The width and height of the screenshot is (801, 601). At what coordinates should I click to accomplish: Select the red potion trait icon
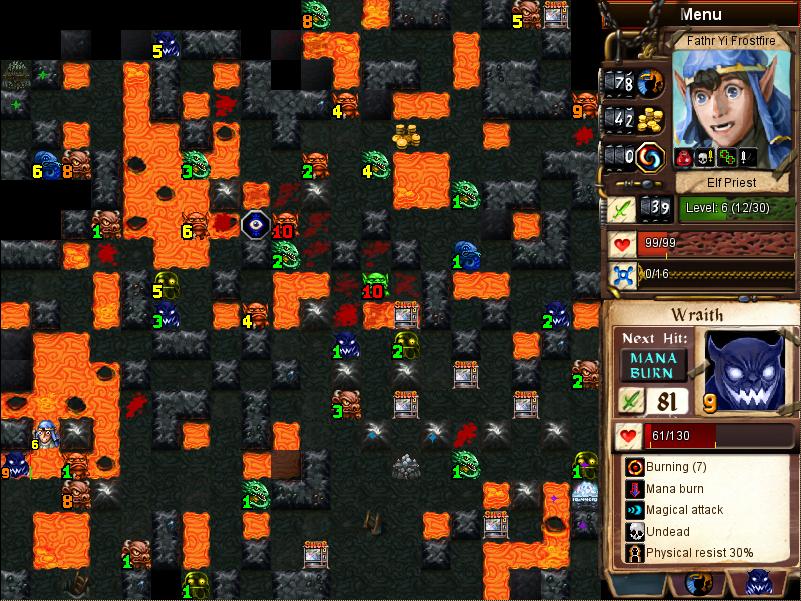tap(685, 156)
